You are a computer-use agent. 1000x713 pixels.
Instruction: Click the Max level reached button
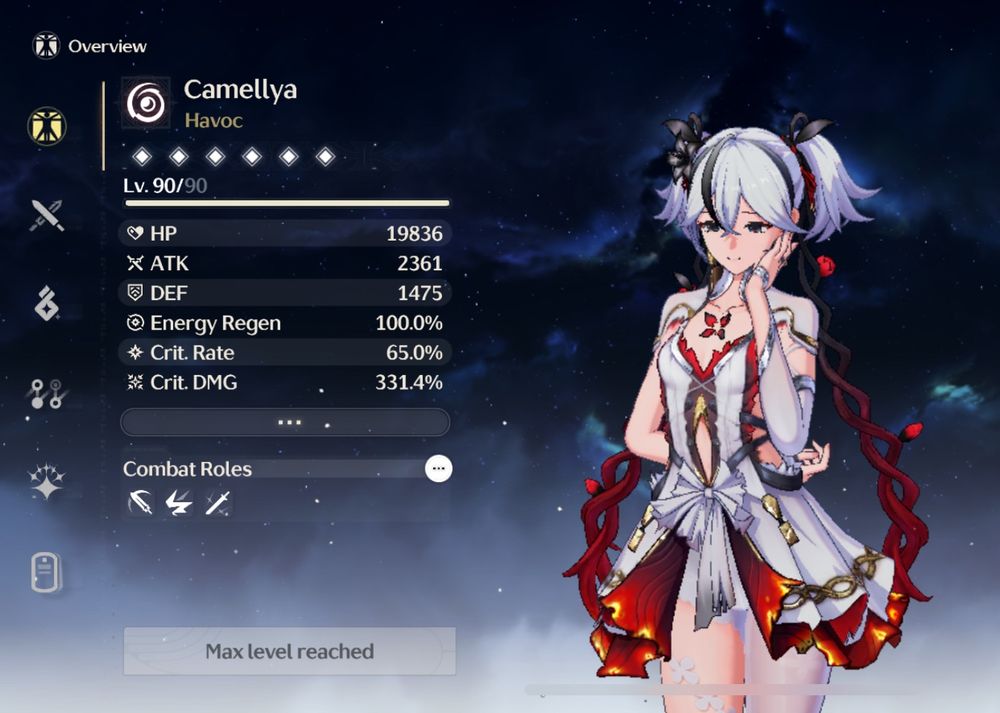pyautogui.click(x=289, y=651)
